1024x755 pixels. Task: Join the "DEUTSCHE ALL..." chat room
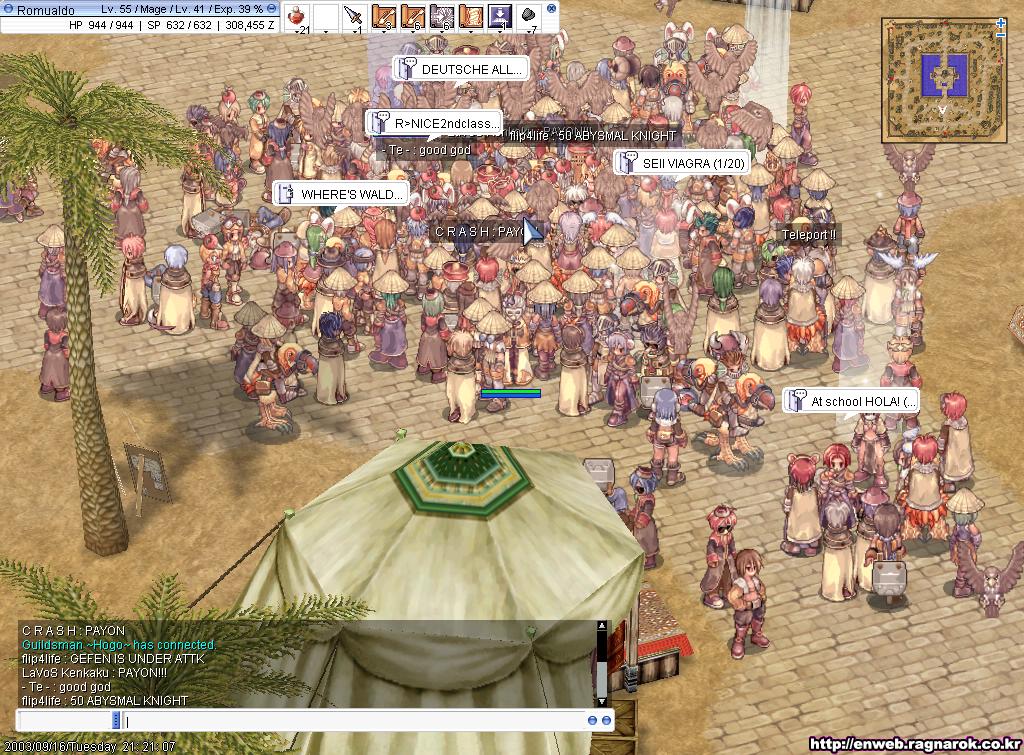(x=461, y=69)
